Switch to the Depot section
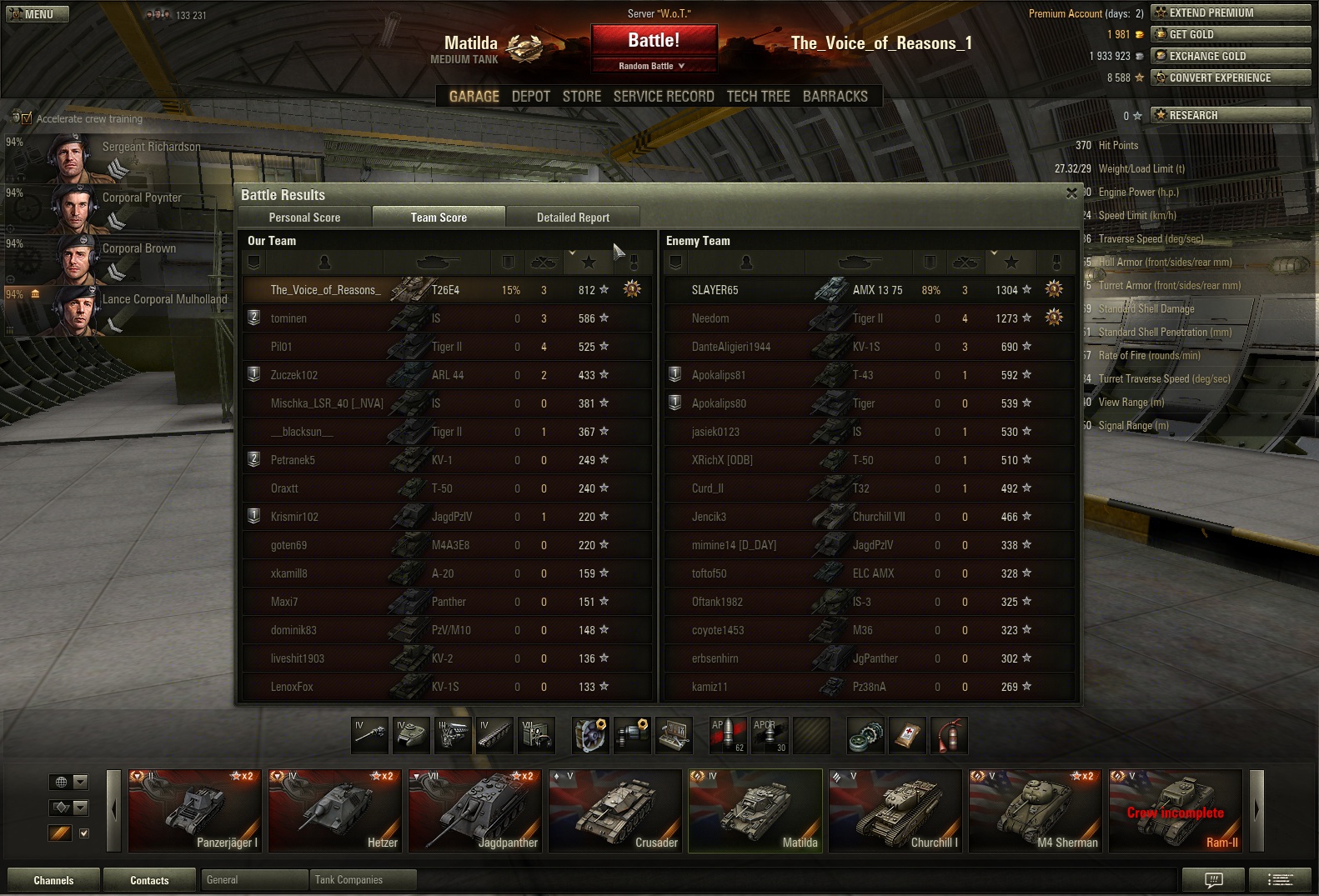Viewport: 1319px width, 896px height. 530,97
